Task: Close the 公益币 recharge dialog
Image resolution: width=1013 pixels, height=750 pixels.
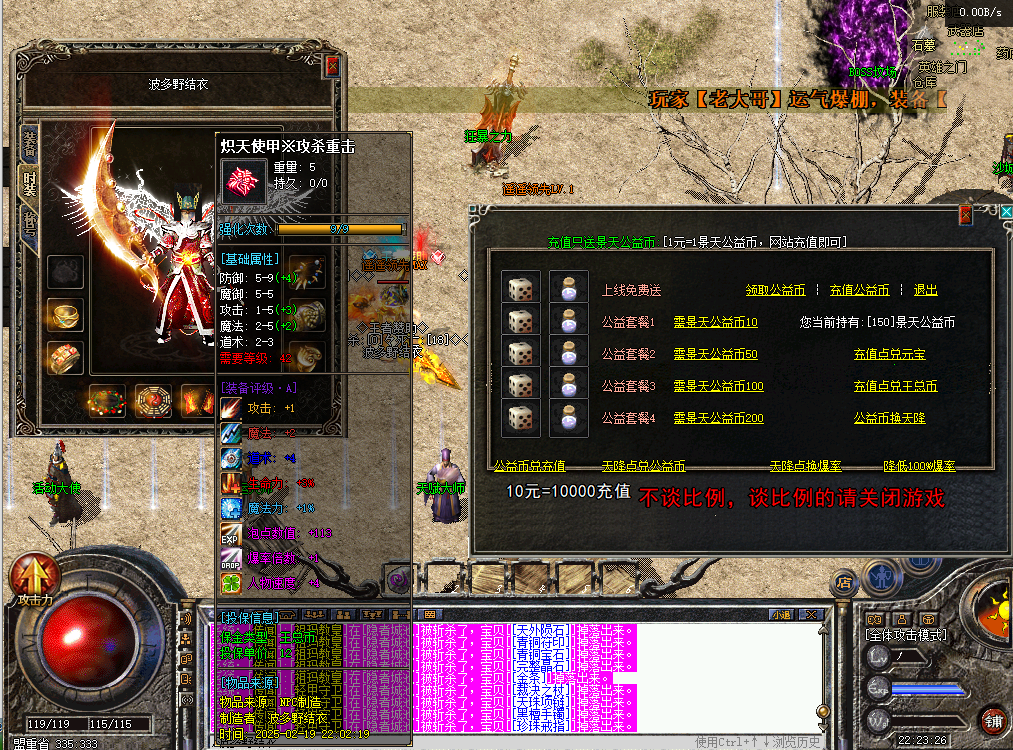Action: (x=965, y=215)
